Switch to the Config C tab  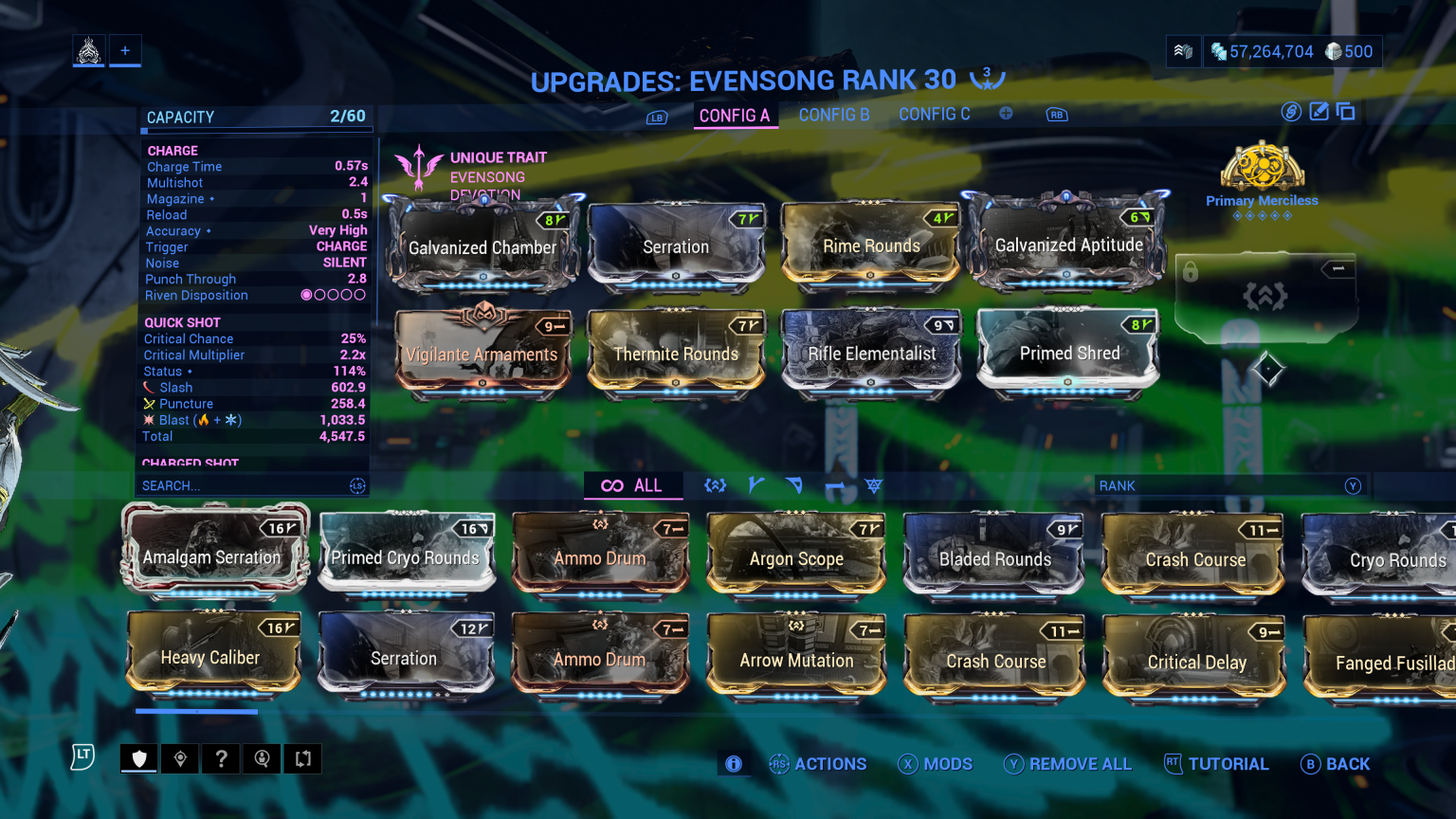click(935, 114)
